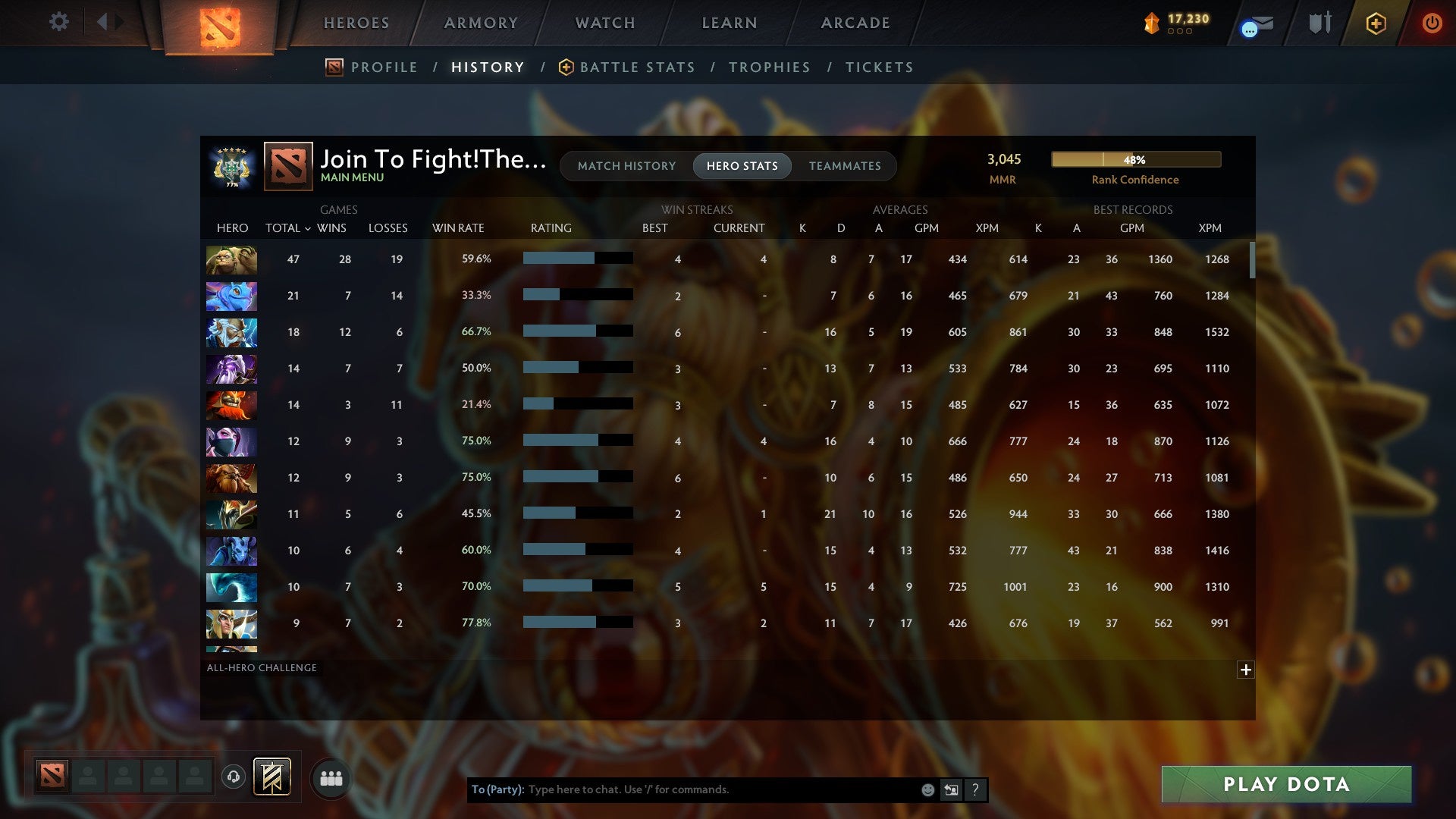Click the orange power button to exit

(x=1432, y=23)
